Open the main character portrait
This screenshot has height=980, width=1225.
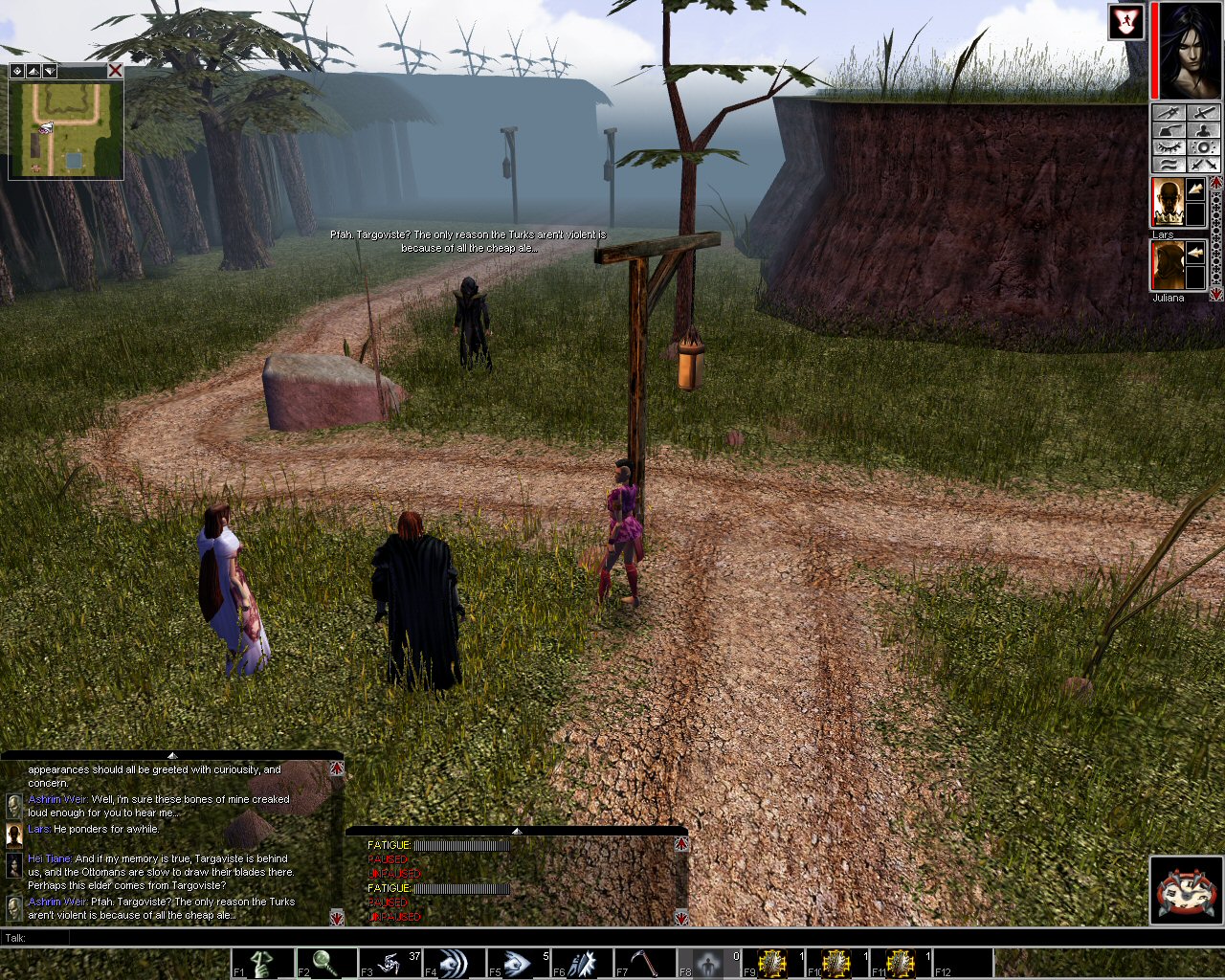(1188, 50)
